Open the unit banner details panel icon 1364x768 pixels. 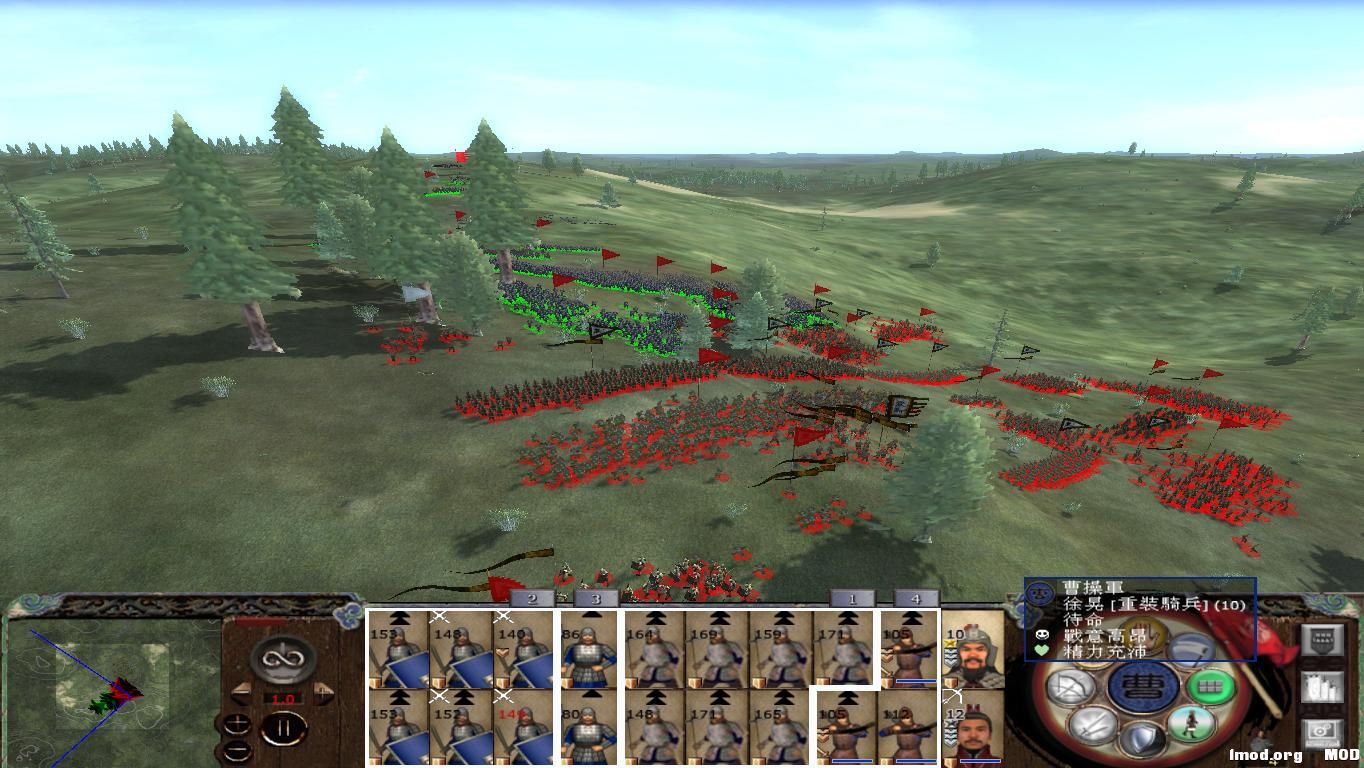coord(1323,639)
